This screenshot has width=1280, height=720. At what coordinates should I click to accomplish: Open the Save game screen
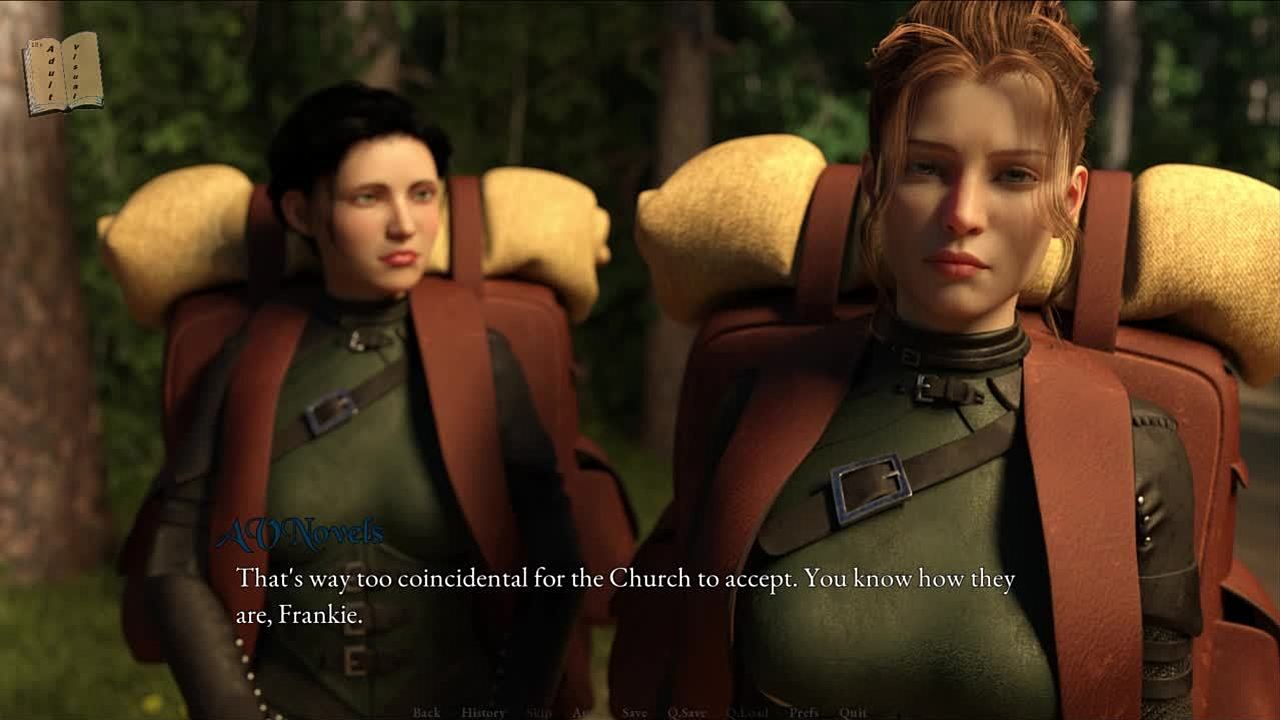pyautogui.click(x=634, y=712)
